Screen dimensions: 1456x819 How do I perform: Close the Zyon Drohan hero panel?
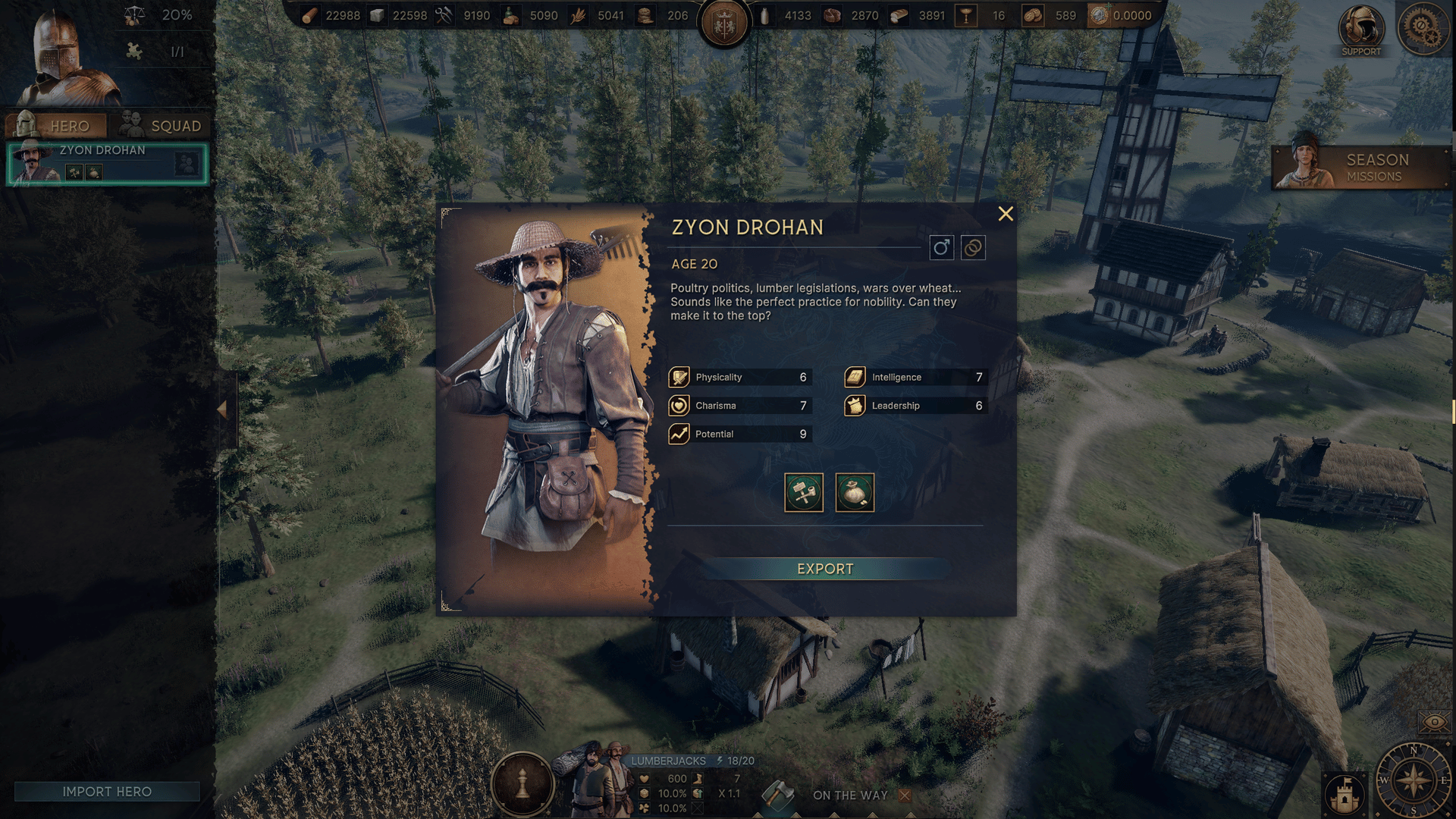pos(1006,214)
